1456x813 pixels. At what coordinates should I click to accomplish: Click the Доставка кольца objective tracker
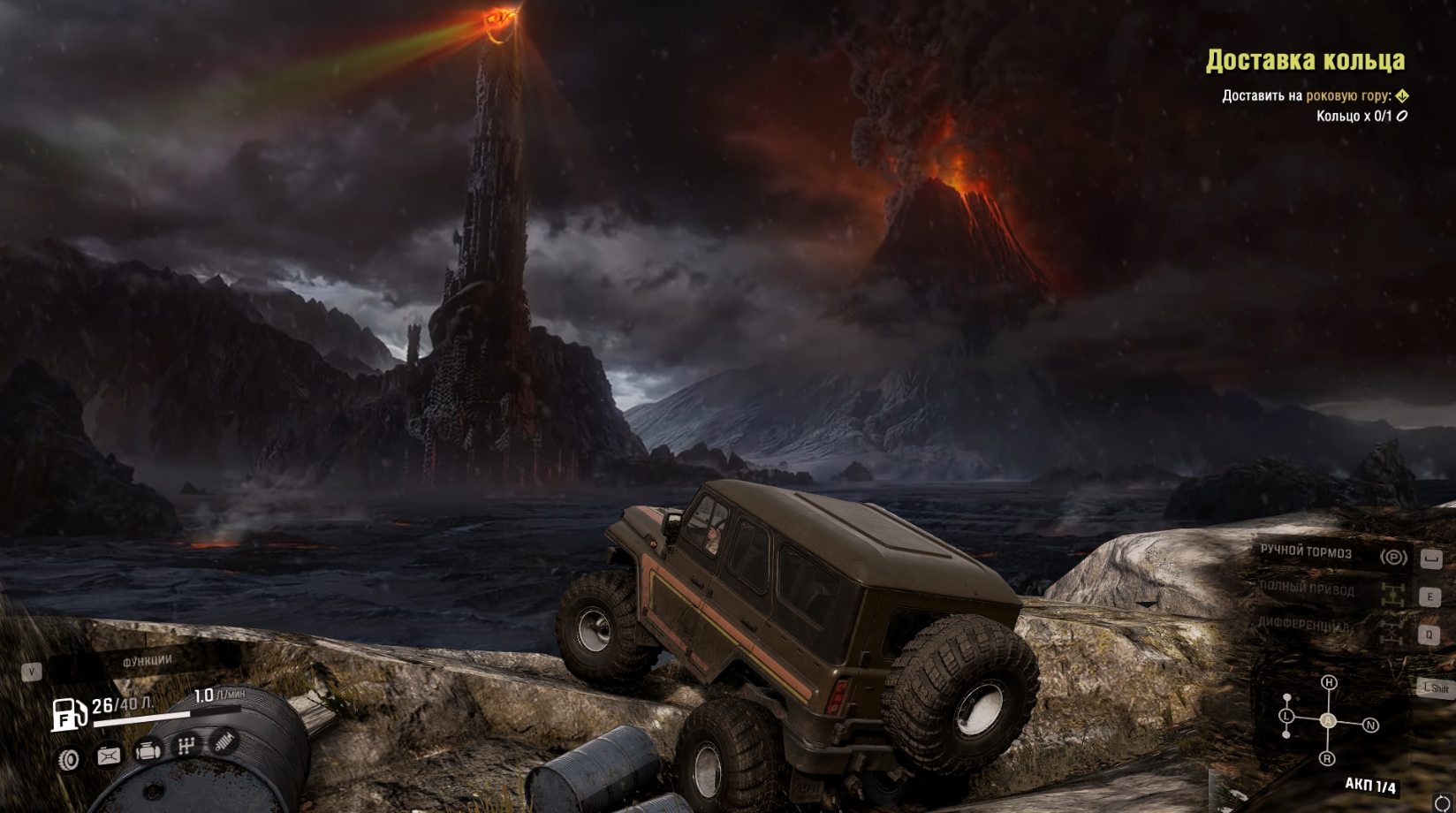pyautogui.click(x=1305, y=60)
